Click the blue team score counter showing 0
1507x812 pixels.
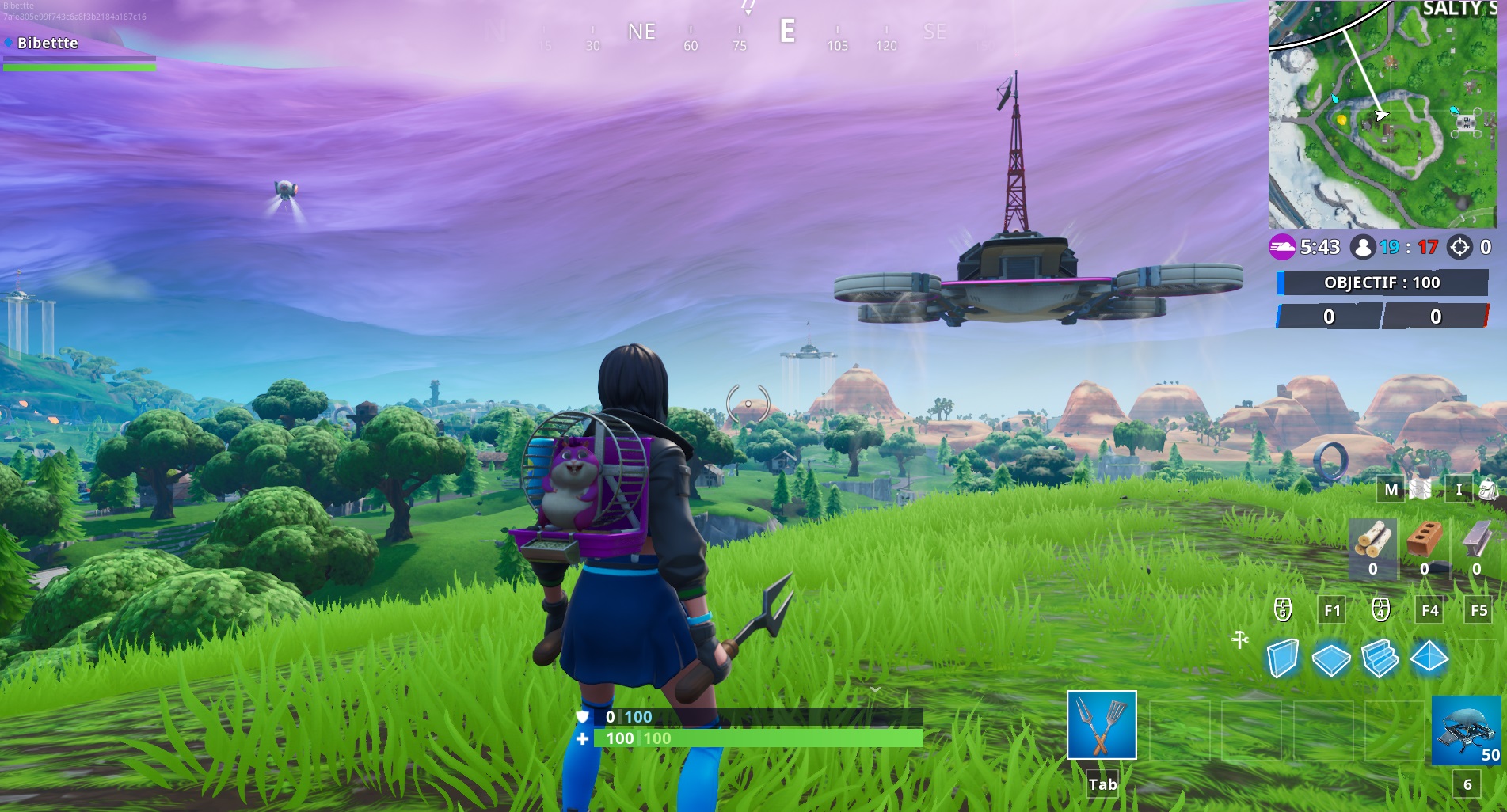click(x=1328, y=317)
